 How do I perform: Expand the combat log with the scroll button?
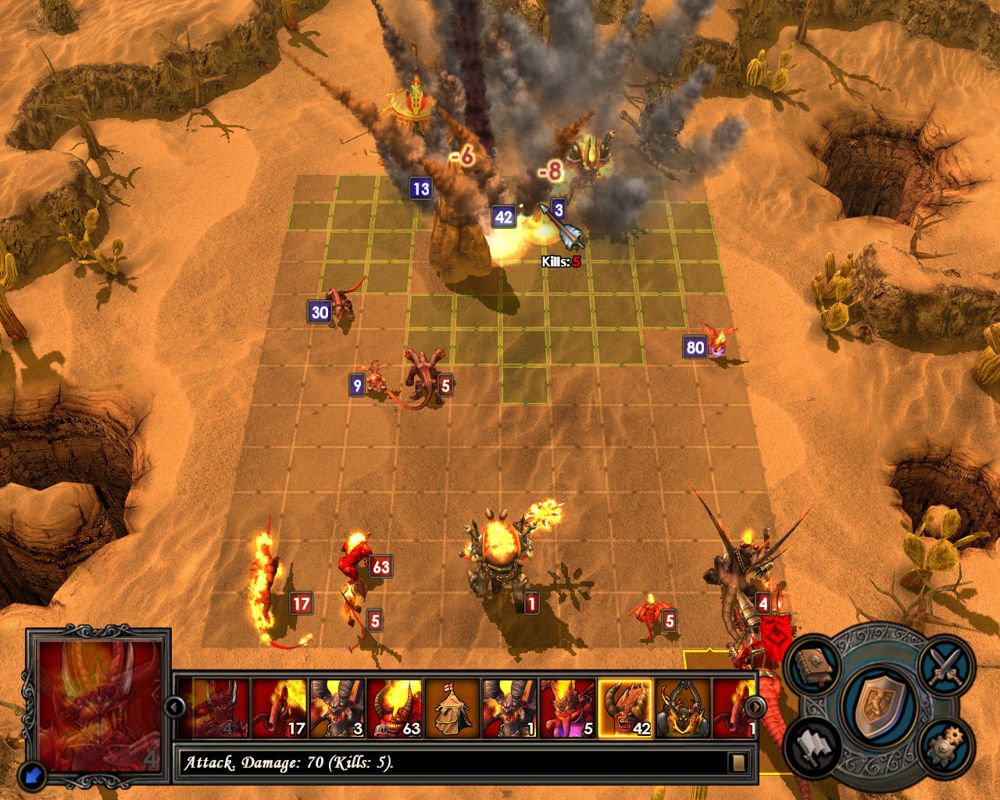point(738,763)
